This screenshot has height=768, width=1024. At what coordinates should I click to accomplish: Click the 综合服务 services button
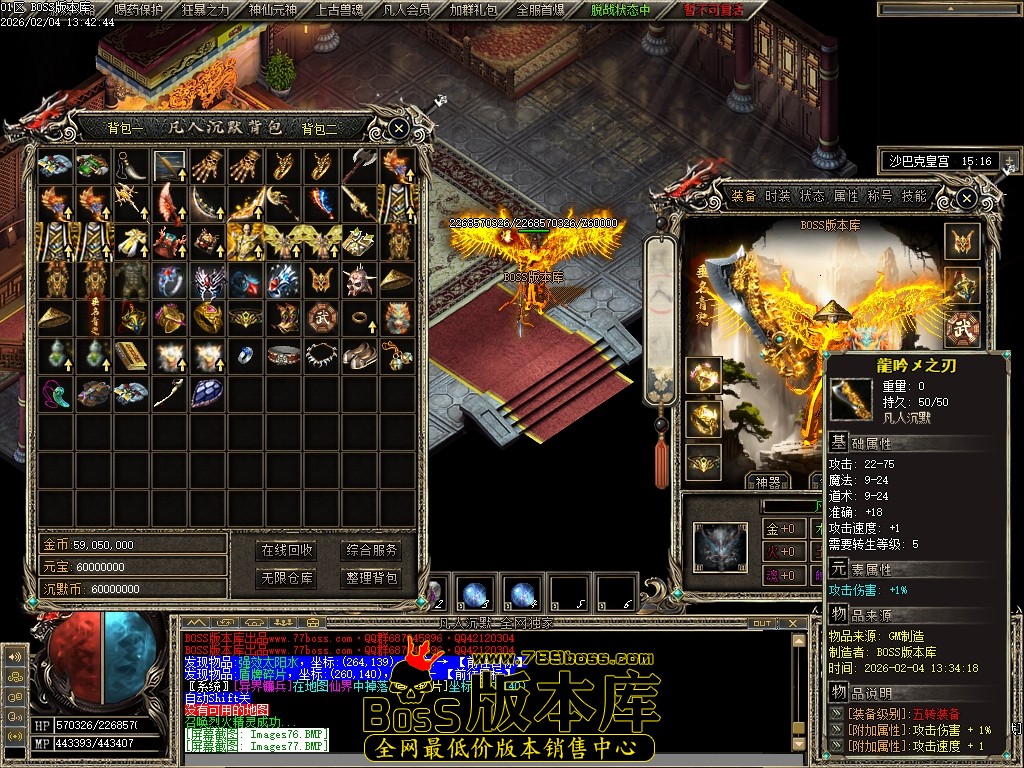pos(371,550)
